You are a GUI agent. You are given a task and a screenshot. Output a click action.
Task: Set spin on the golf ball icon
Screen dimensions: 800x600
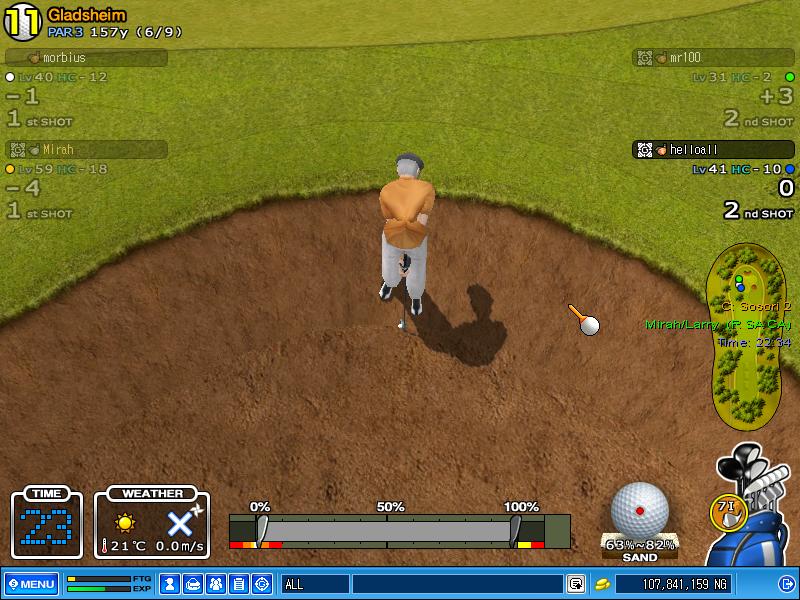pyautogui.click(x=639, y=510)
